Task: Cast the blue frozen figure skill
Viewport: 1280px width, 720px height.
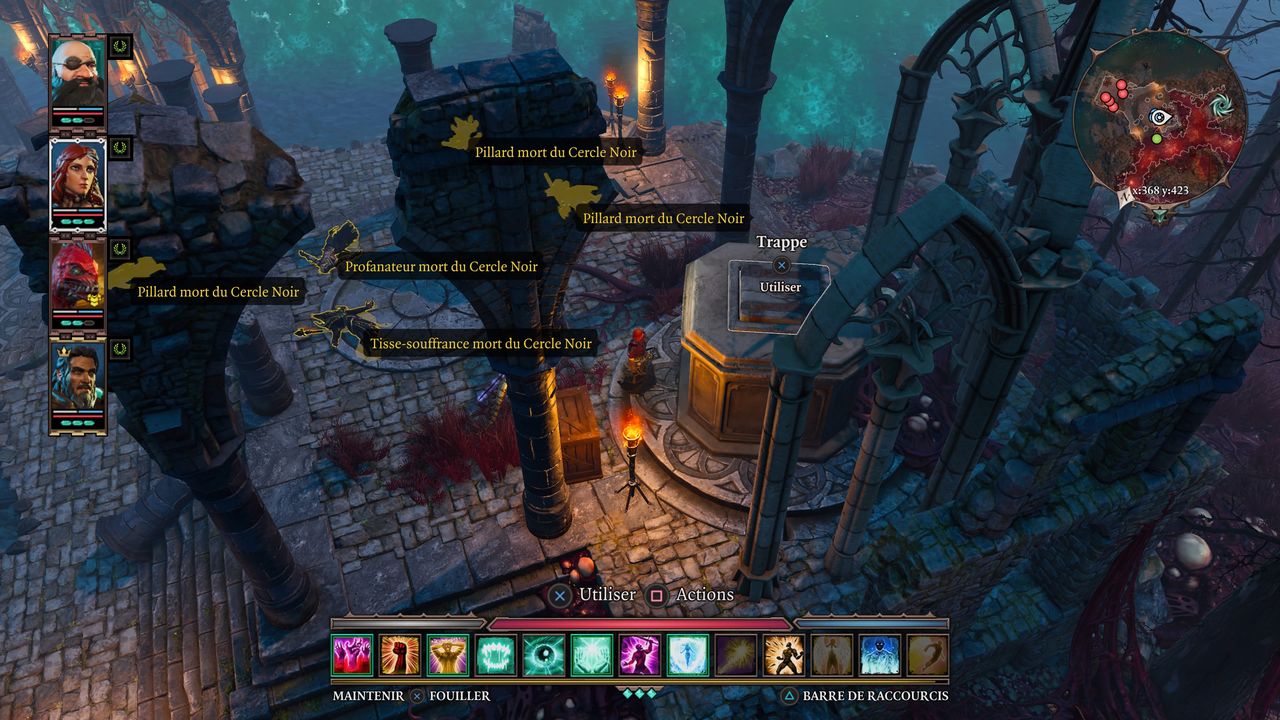Action: [x=880, y=655]
